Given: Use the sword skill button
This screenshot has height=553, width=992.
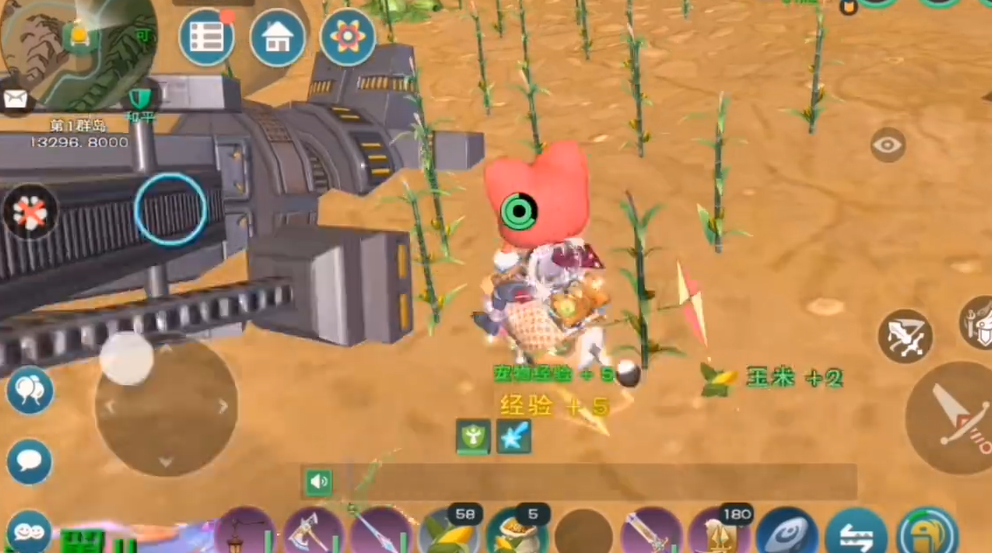Looking at the screenshot, I should coord(905,336).
